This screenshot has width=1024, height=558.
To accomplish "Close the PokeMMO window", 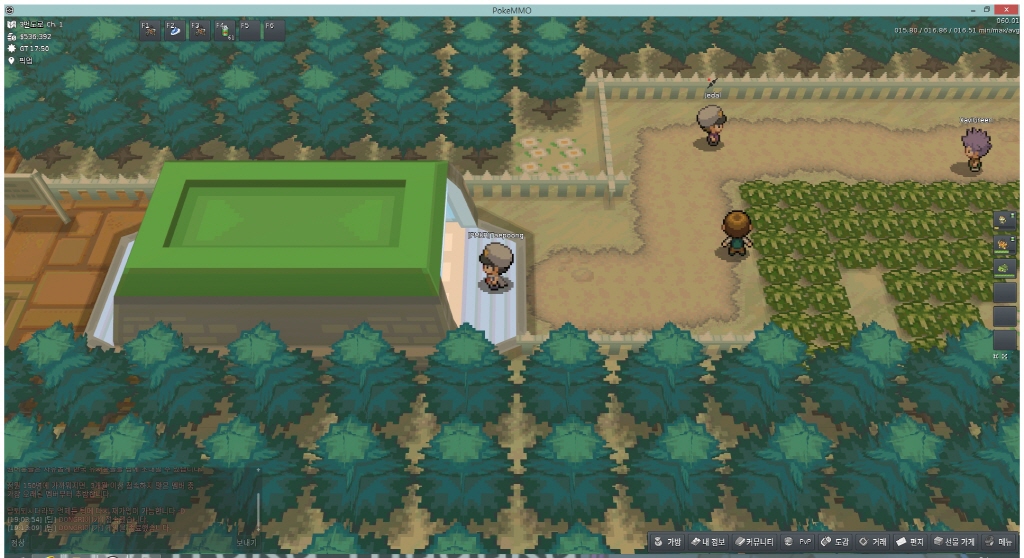I will pyautogui.click(x=1006, y=8).
